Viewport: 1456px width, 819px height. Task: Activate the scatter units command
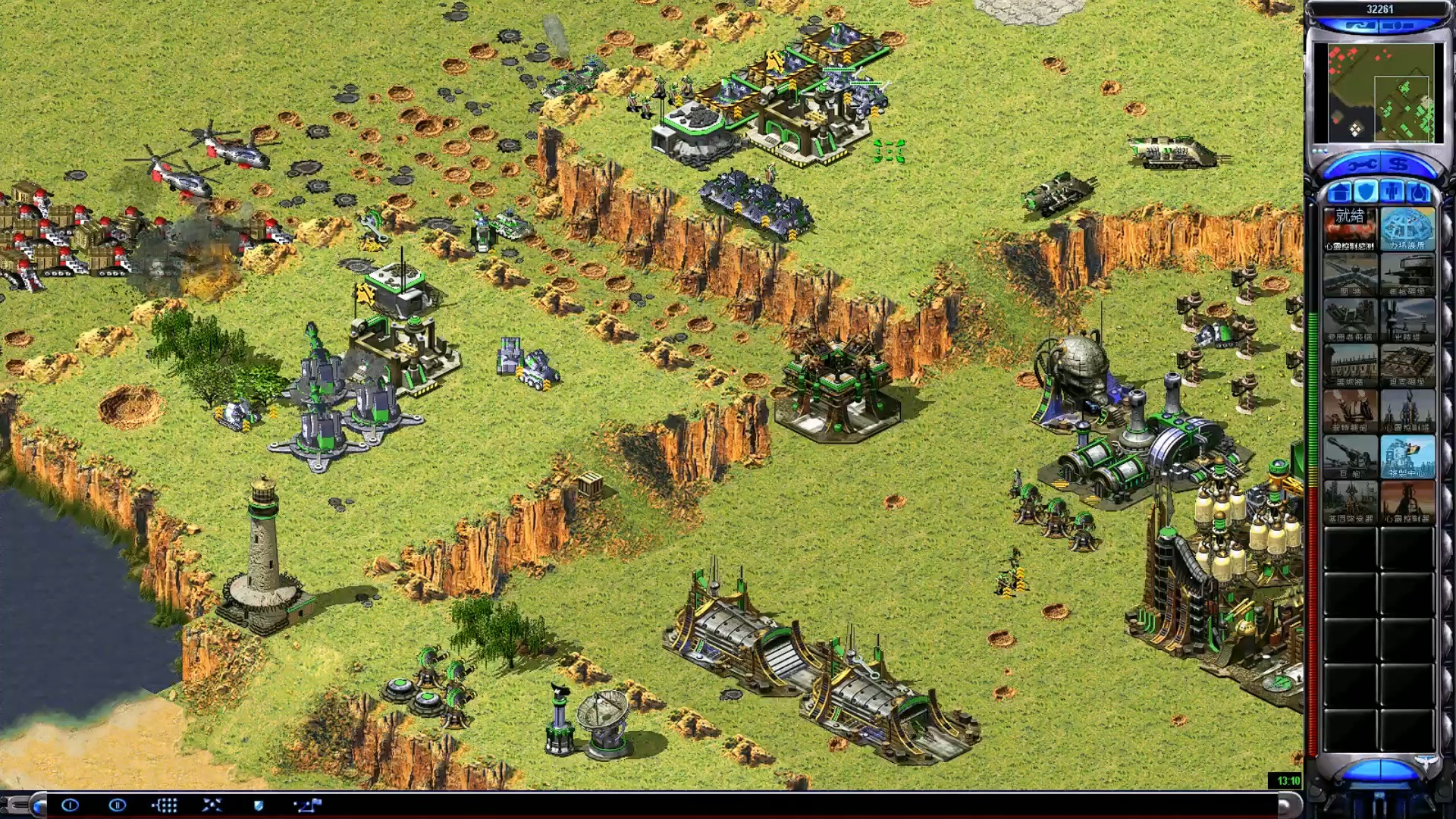[212, 805]
